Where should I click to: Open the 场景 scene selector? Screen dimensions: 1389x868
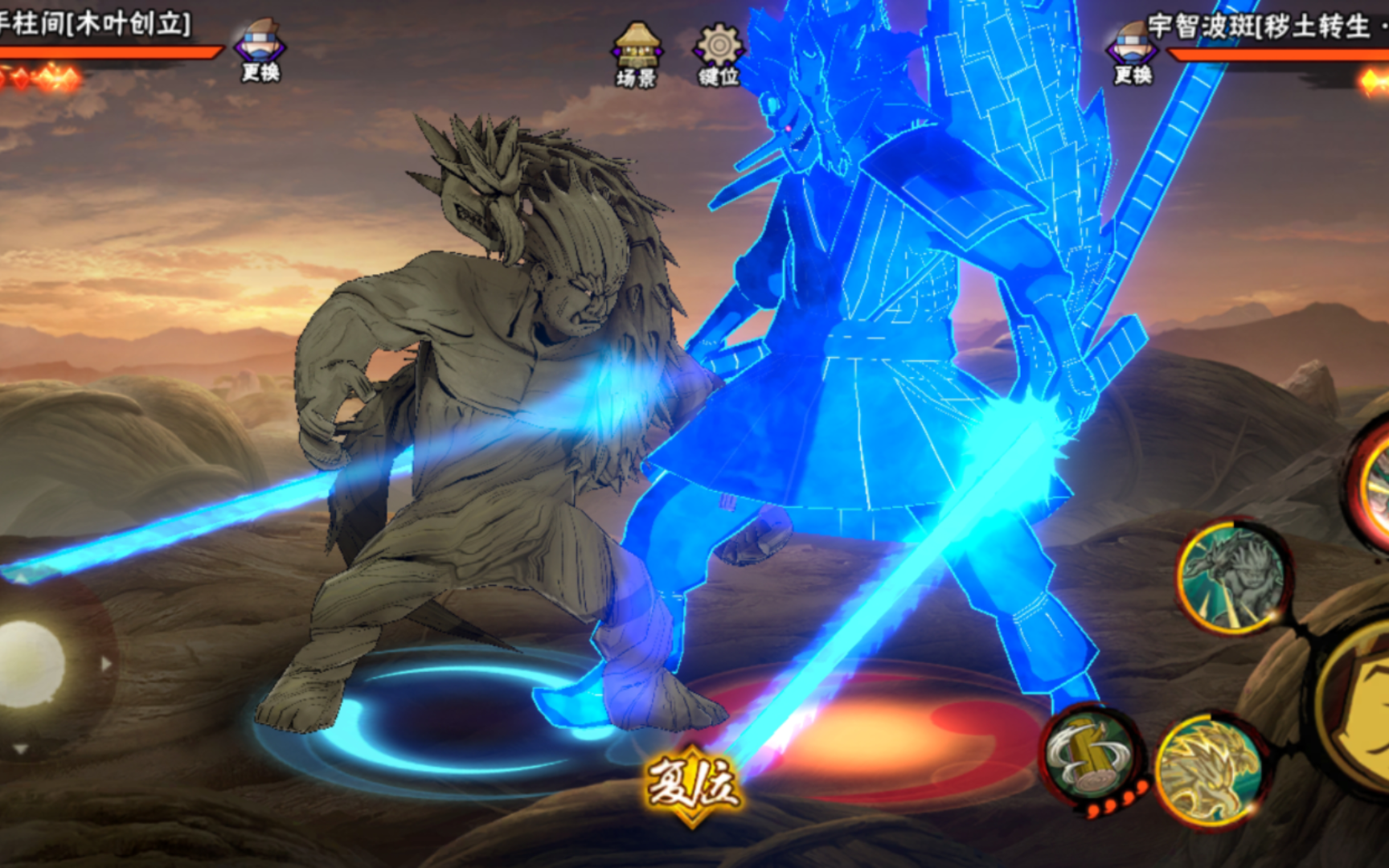[x=637, y=55]
